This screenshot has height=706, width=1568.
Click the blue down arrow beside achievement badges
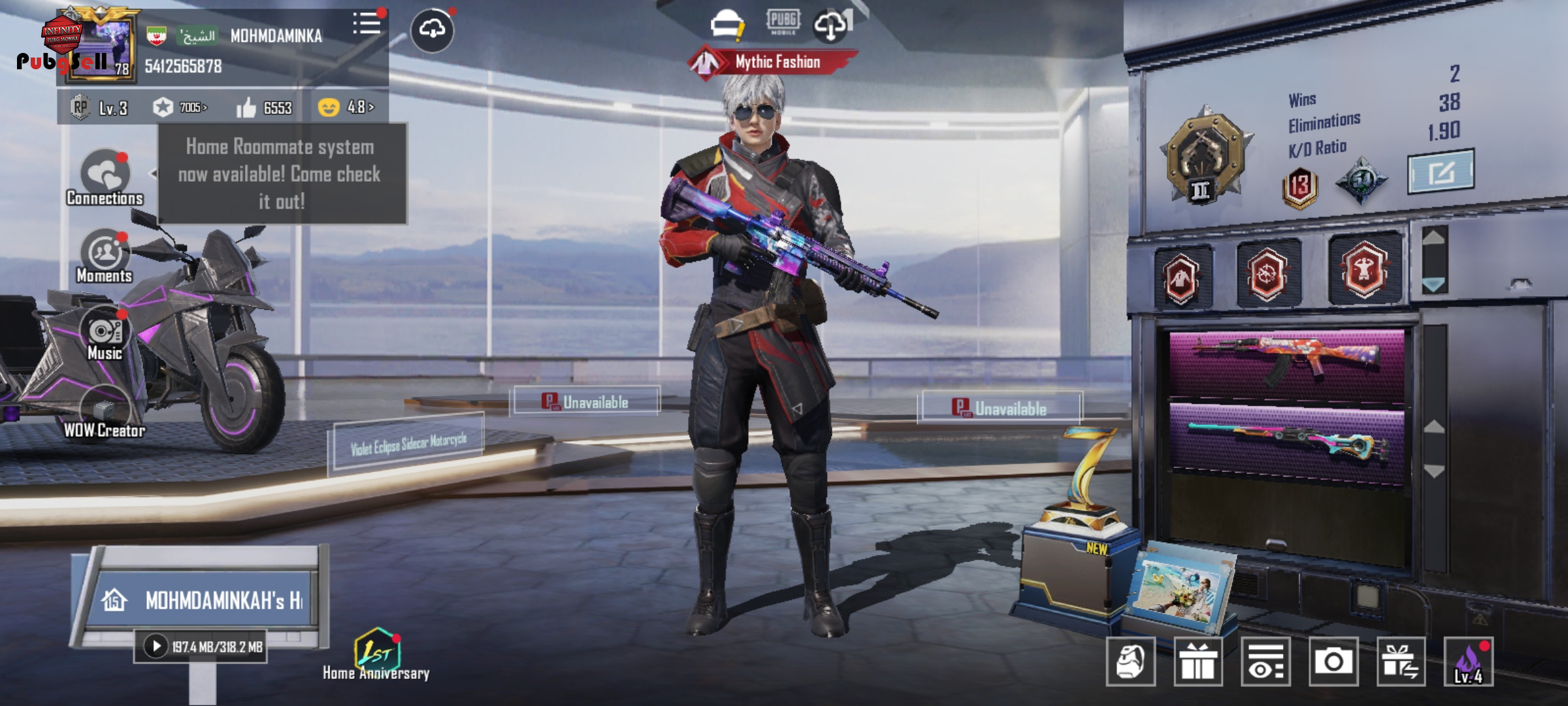pos(1434,285)
